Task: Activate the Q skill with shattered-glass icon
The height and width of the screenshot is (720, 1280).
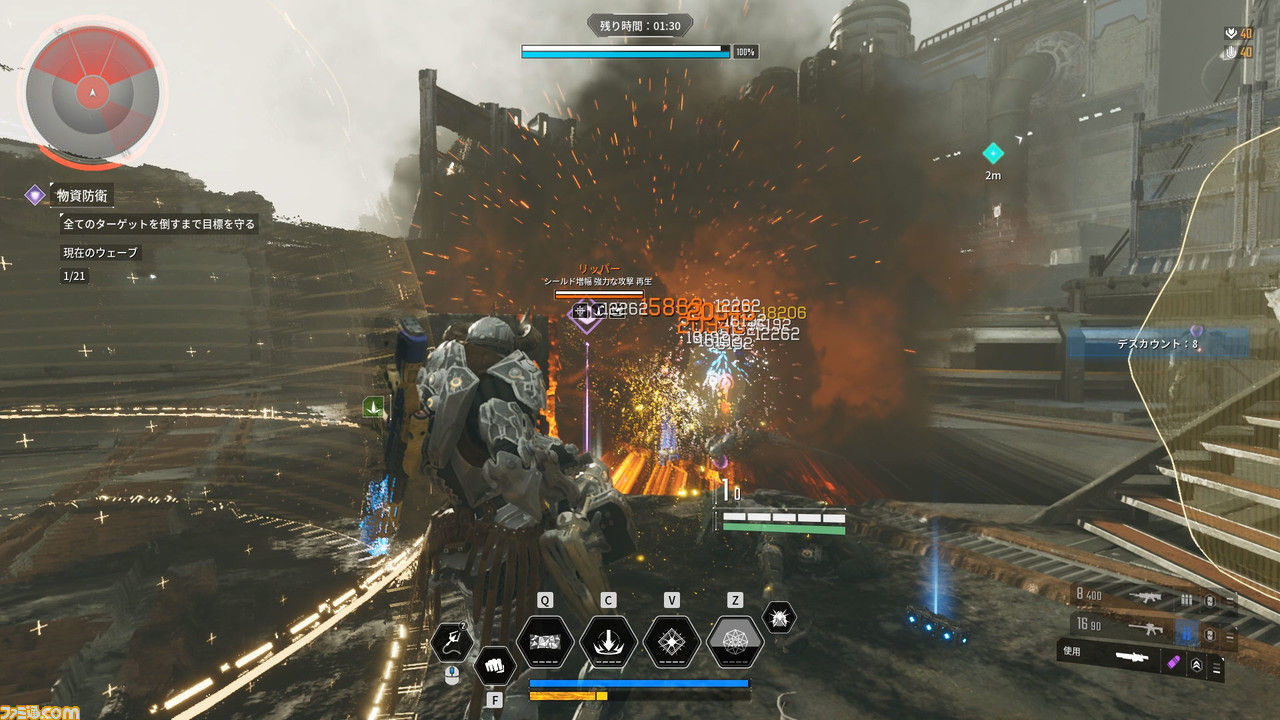Action: tap(545, 642)
